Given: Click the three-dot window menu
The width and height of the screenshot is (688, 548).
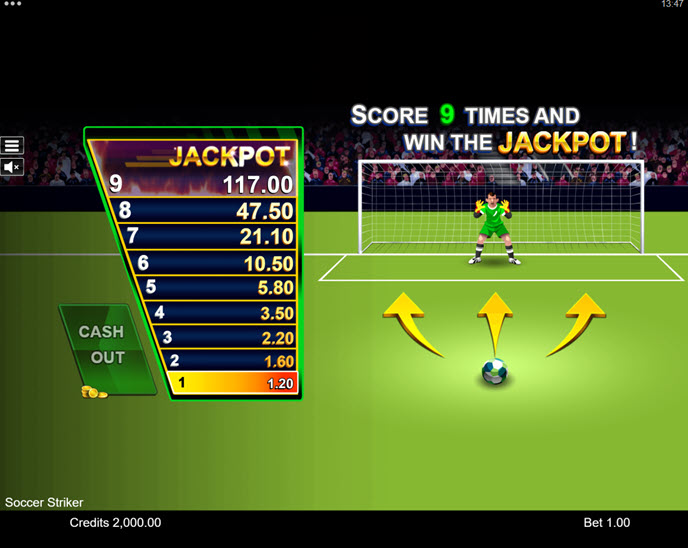Looking at the screenshot, I should click(x=12, y=4).
